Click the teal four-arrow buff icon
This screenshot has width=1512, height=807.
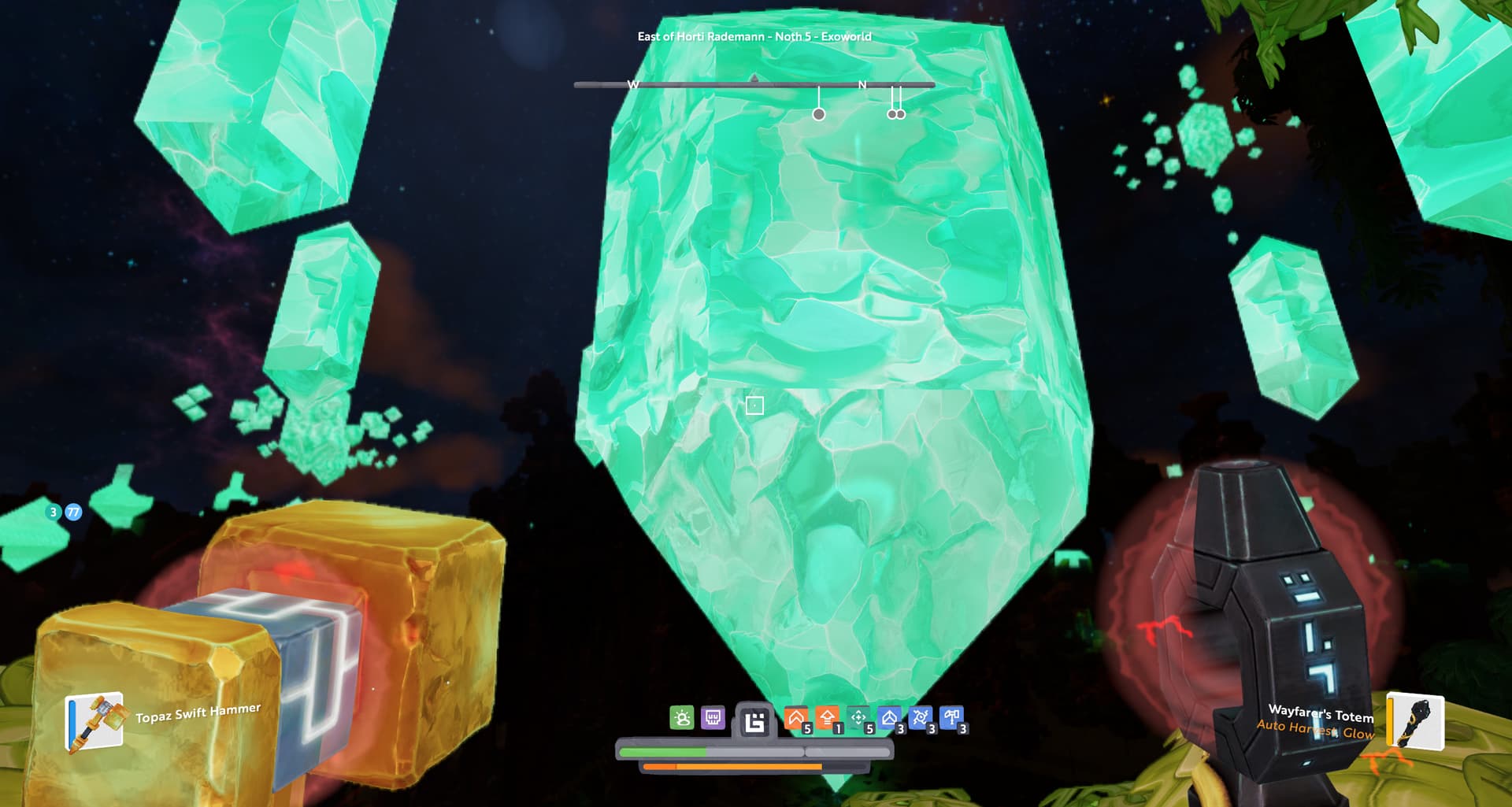858,718
